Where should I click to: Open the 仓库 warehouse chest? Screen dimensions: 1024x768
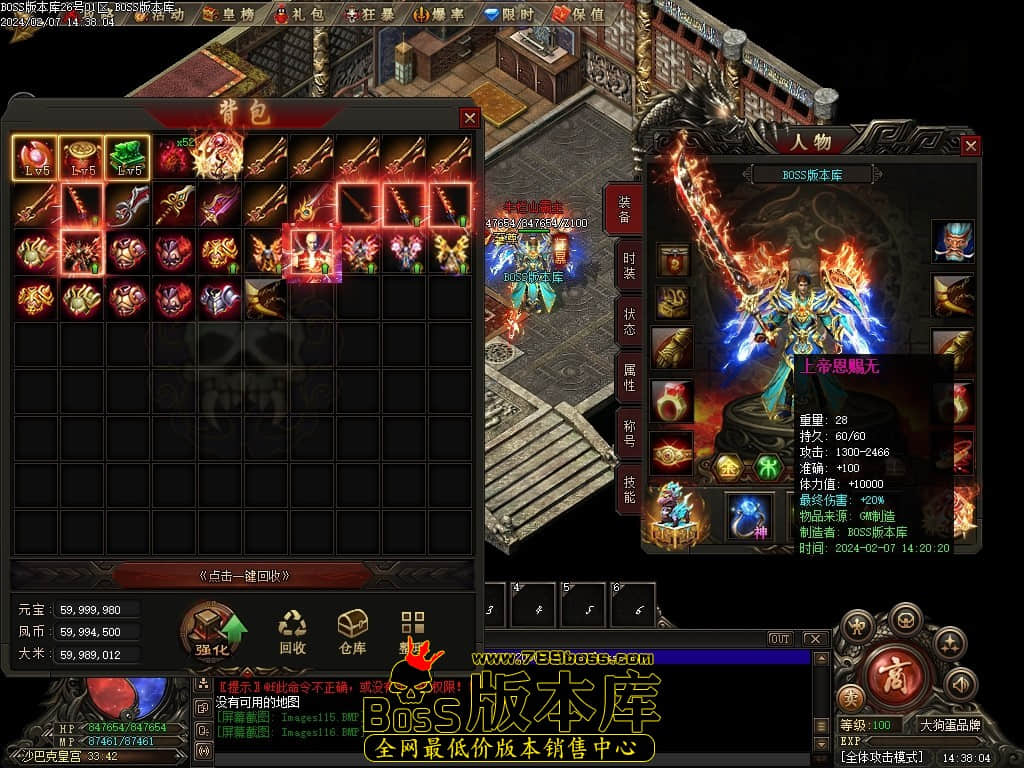coord(352,633)
